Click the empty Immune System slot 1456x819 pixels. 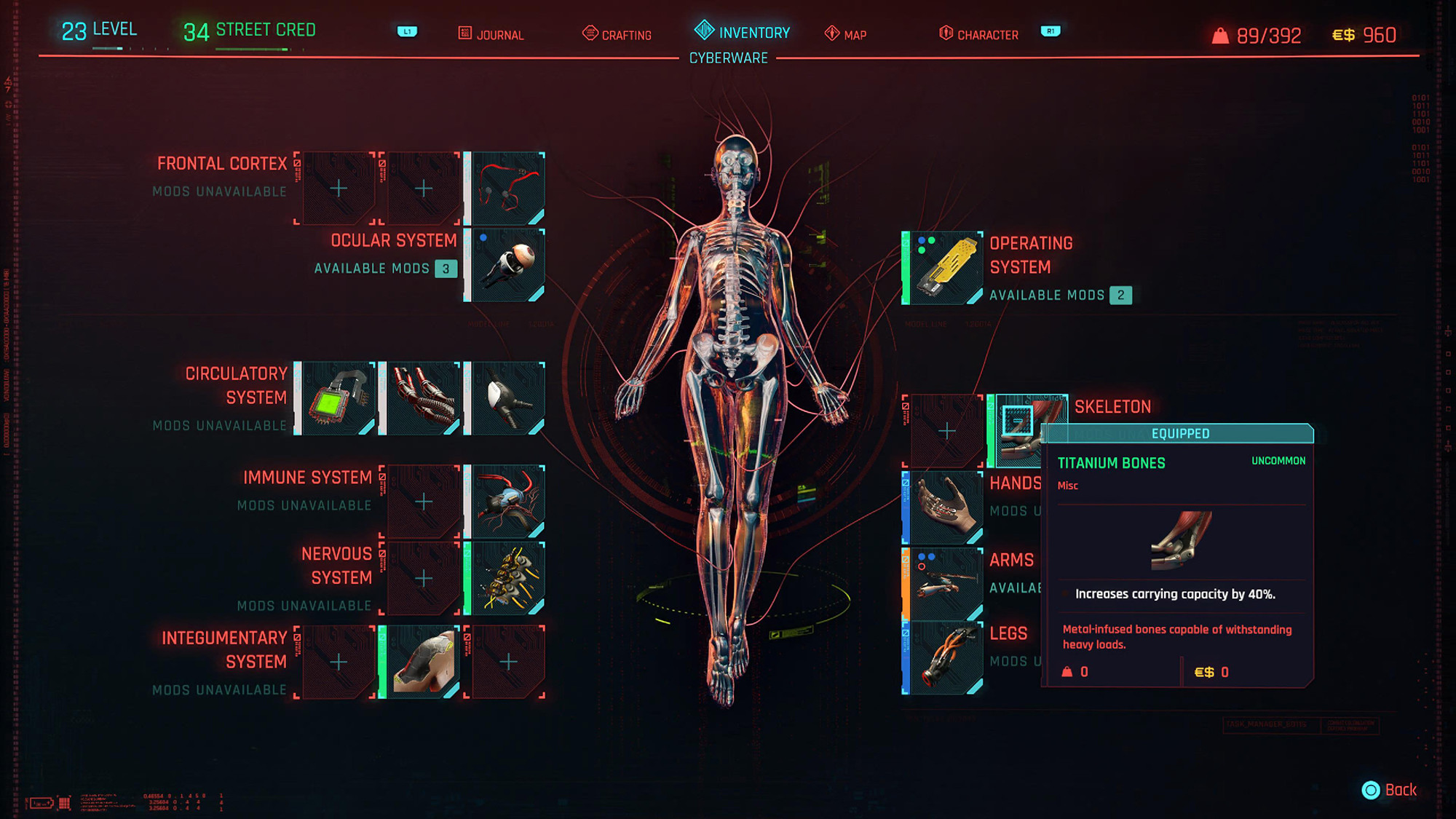[423, 502]
